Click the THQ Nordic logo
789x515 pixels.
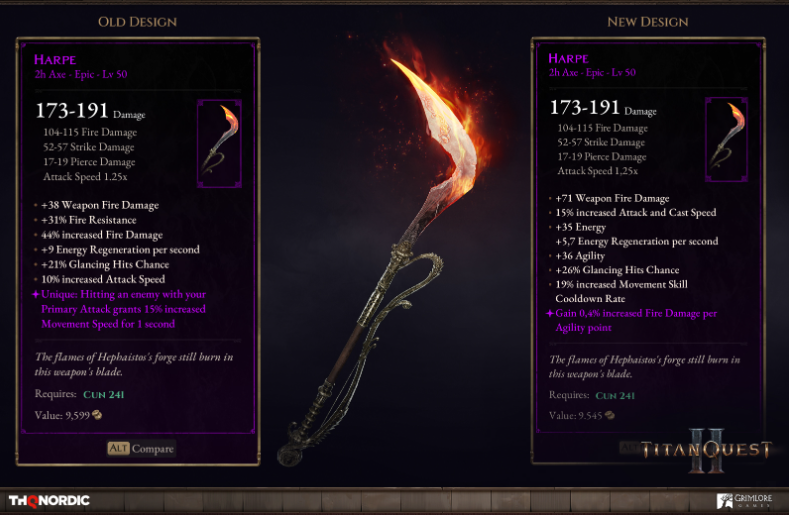point(49,500)
